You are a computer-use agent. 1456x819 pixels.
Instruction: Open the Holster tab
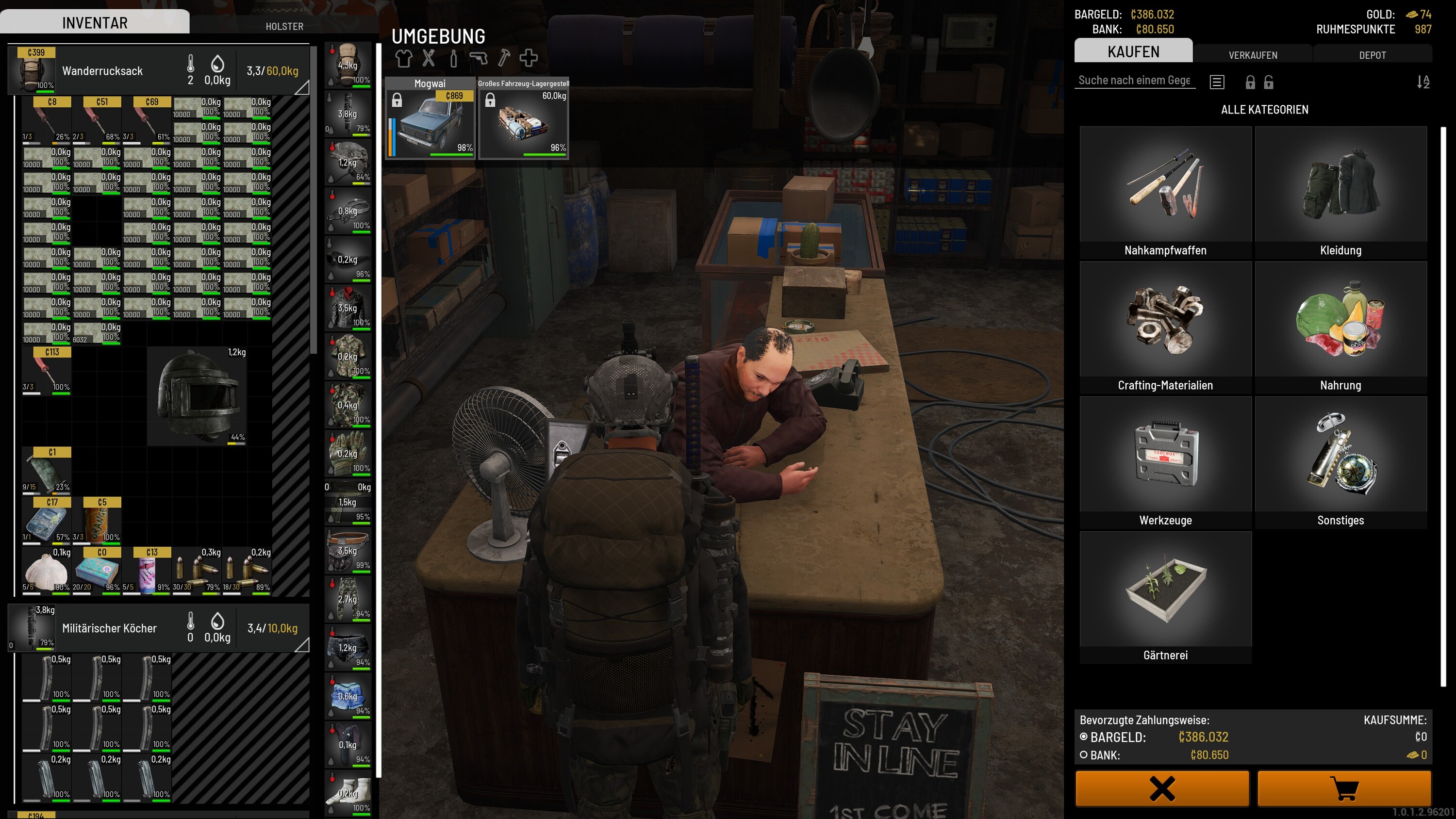tap(284, 26)
